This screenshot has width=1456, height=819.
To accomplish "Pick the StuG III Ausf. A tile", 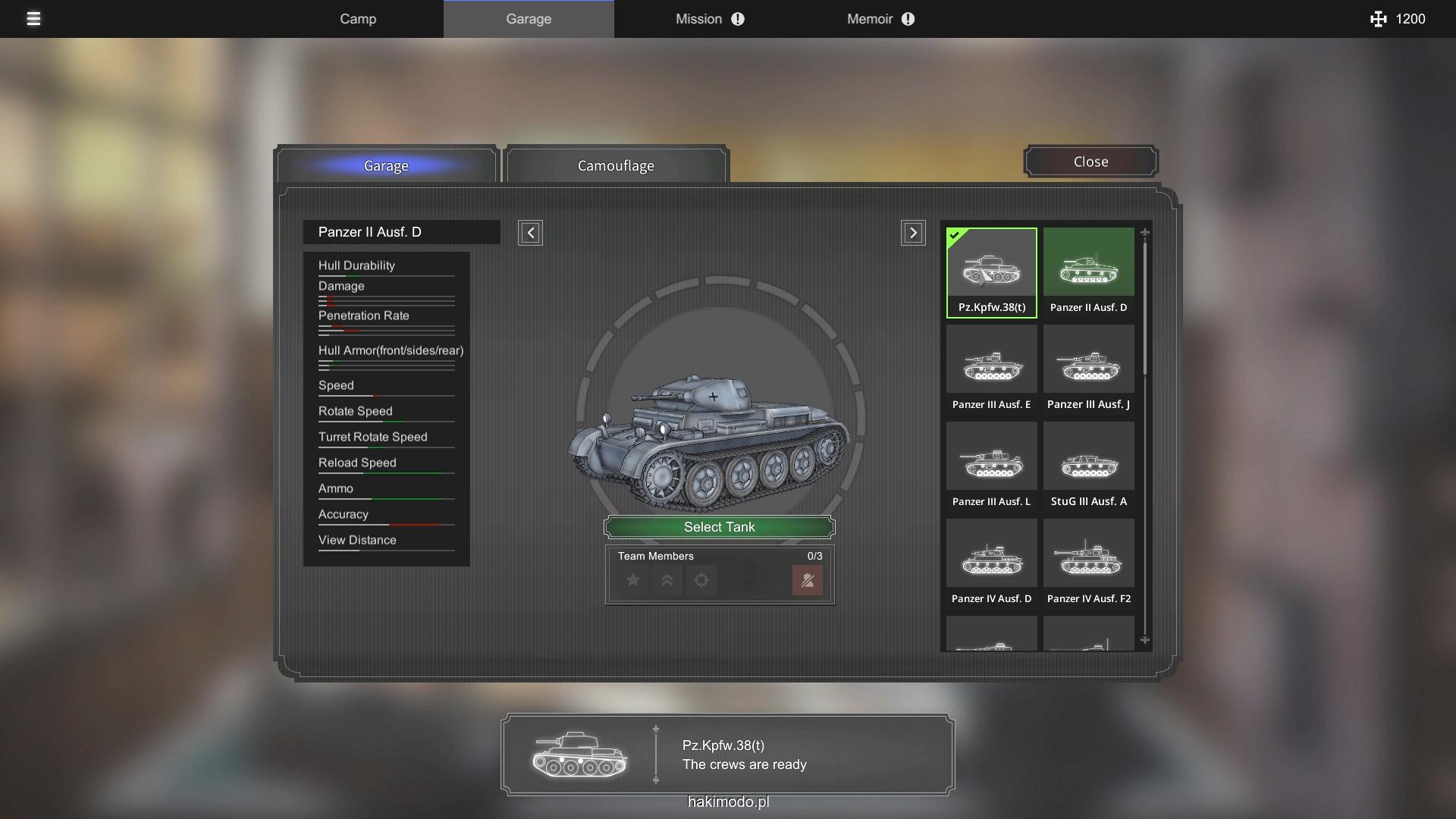I will click(1088, 466).
